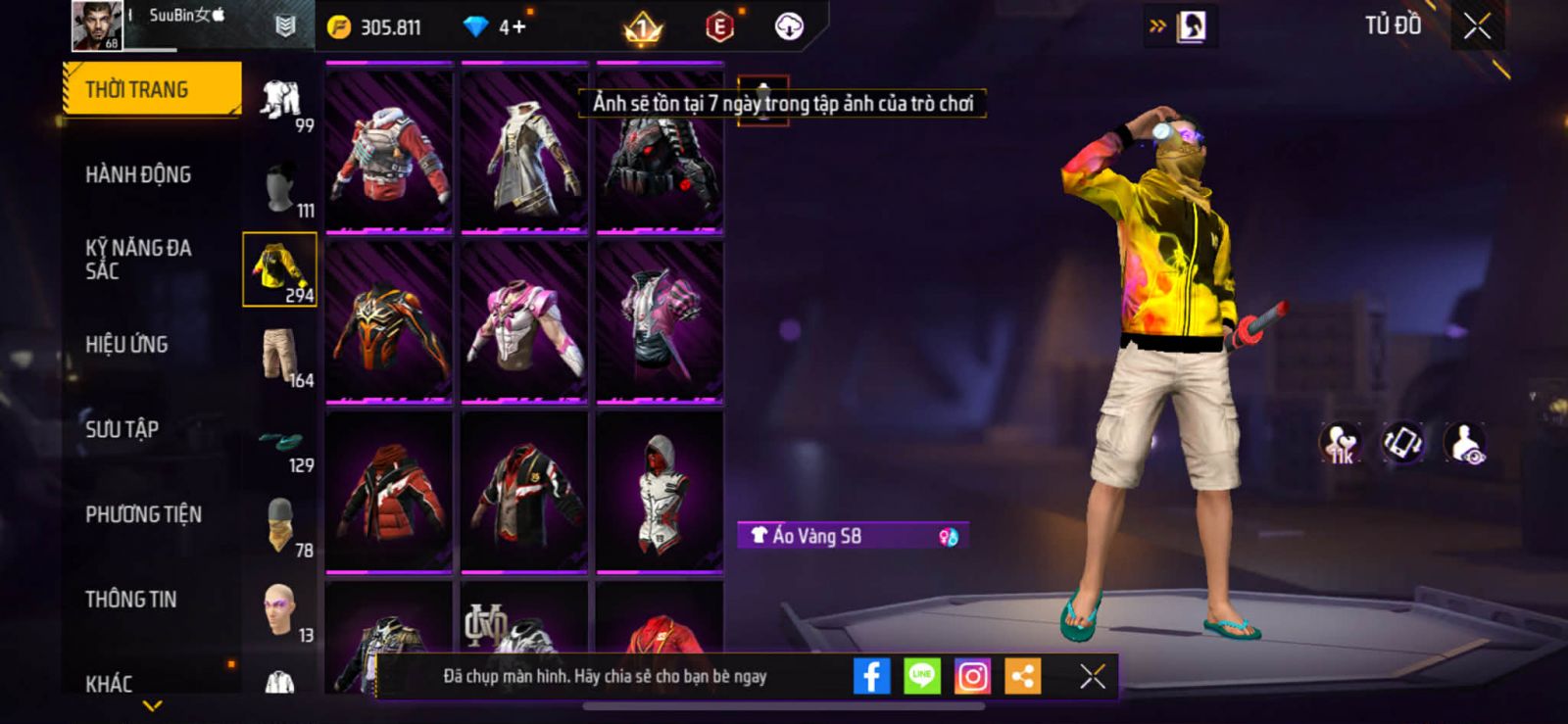Open the Thời Trang tab
Image resolution: width=1568 pixels, height=724 pixels.
tap(151, 89)
